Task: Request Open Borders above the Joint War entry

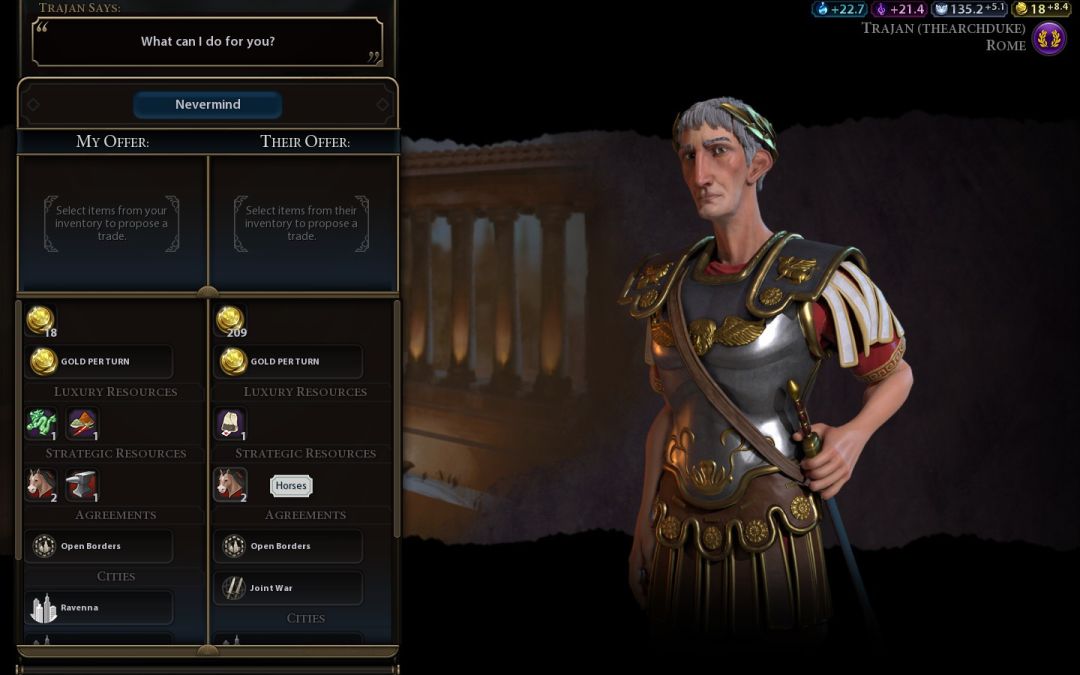Action: [x=288, y=546]
